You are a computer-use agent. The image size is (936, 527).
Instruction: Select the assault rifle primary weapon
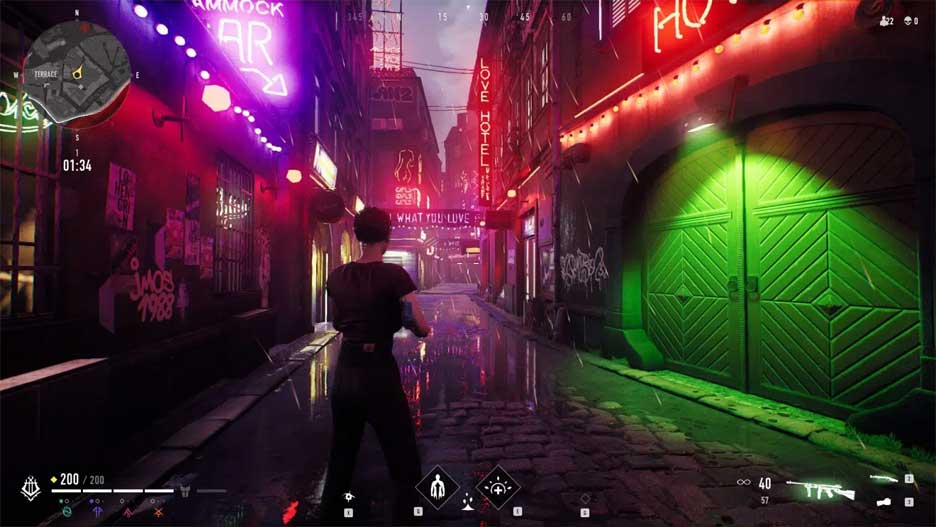pyautogui.click(x=819, y=490)
